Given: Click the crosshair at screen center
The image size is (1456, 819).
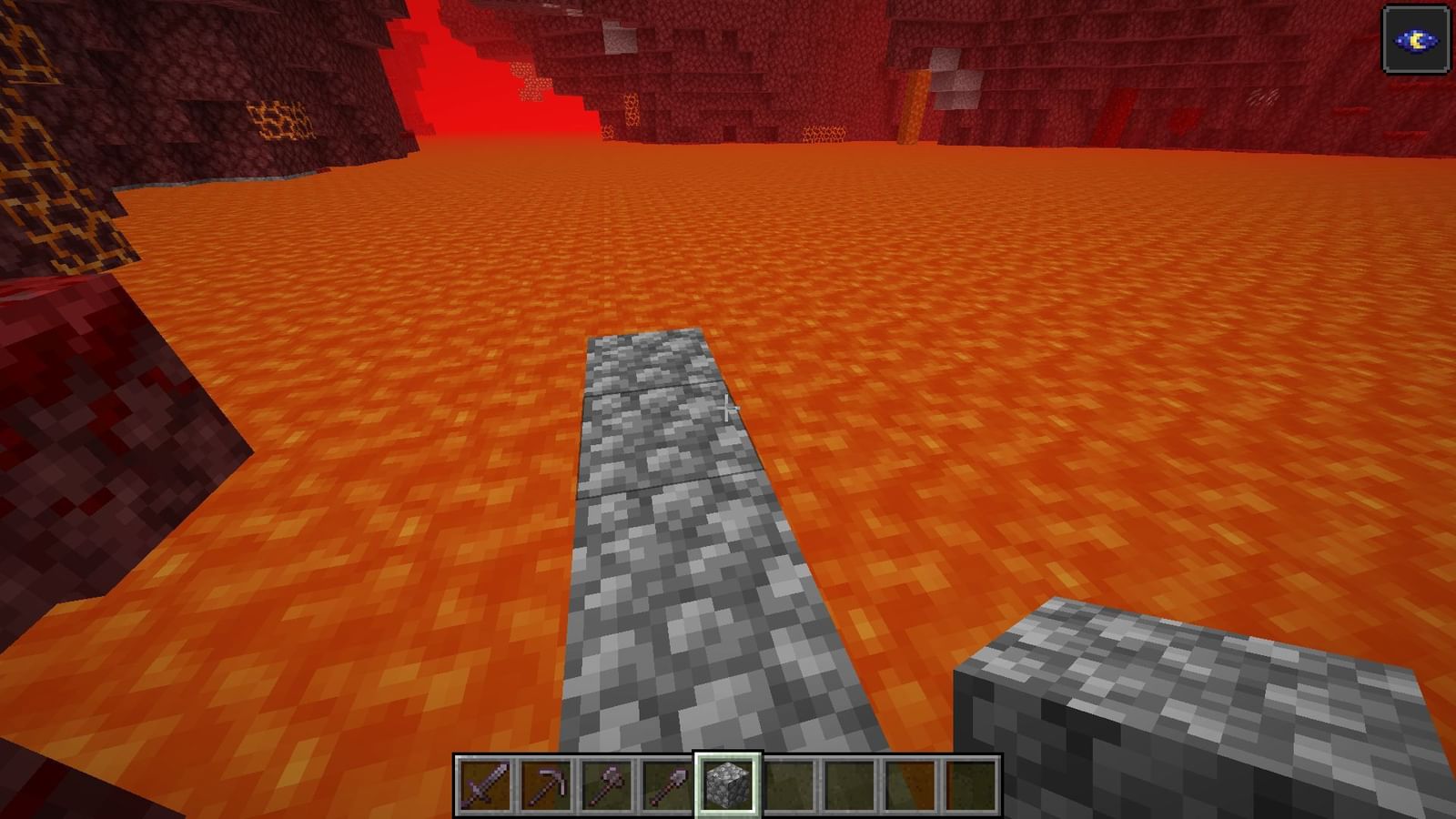Looking at the screenshot, I should click(728, 409).
